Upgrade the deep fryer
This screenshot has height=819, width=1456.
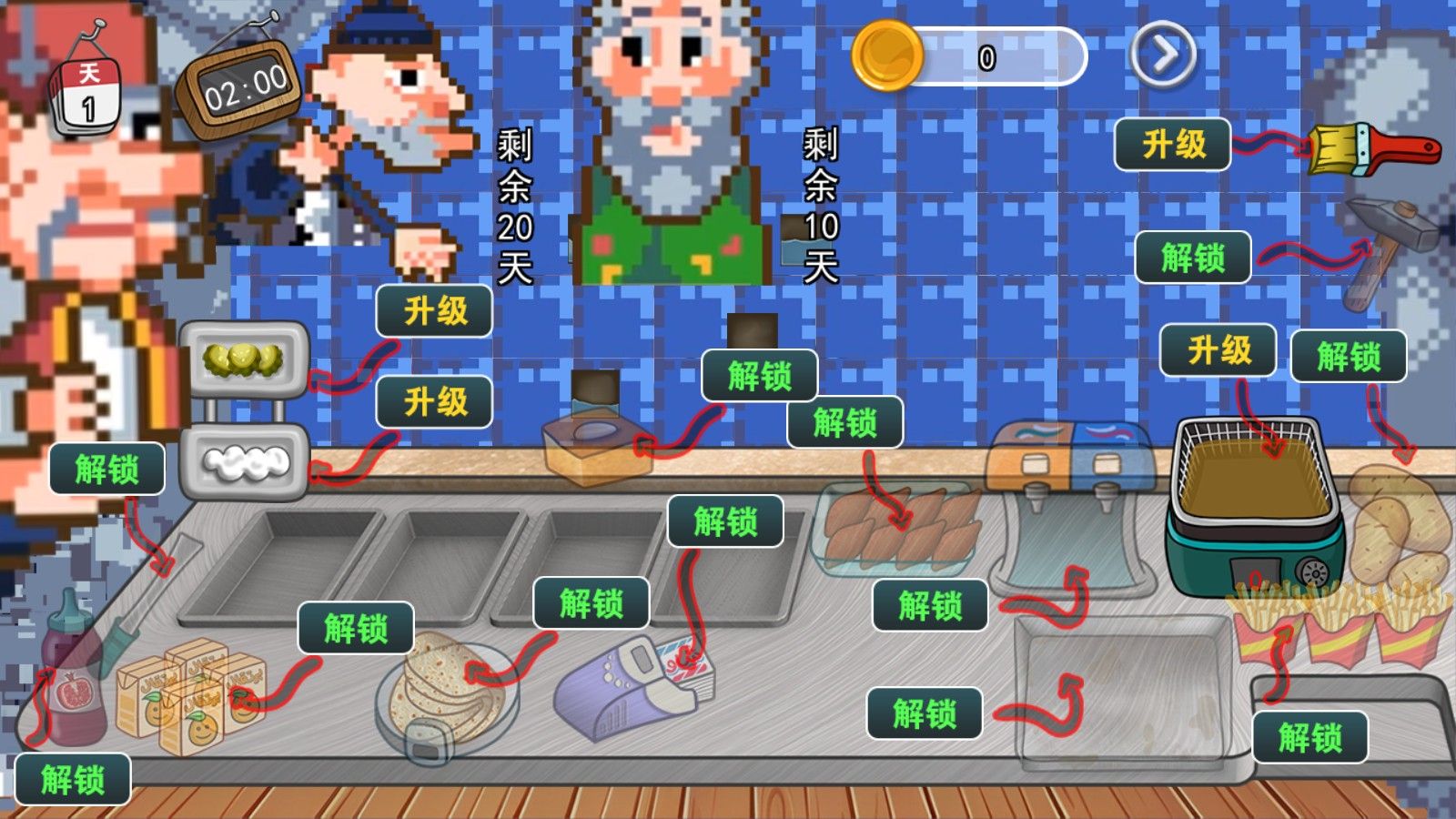pos(1218,350)
